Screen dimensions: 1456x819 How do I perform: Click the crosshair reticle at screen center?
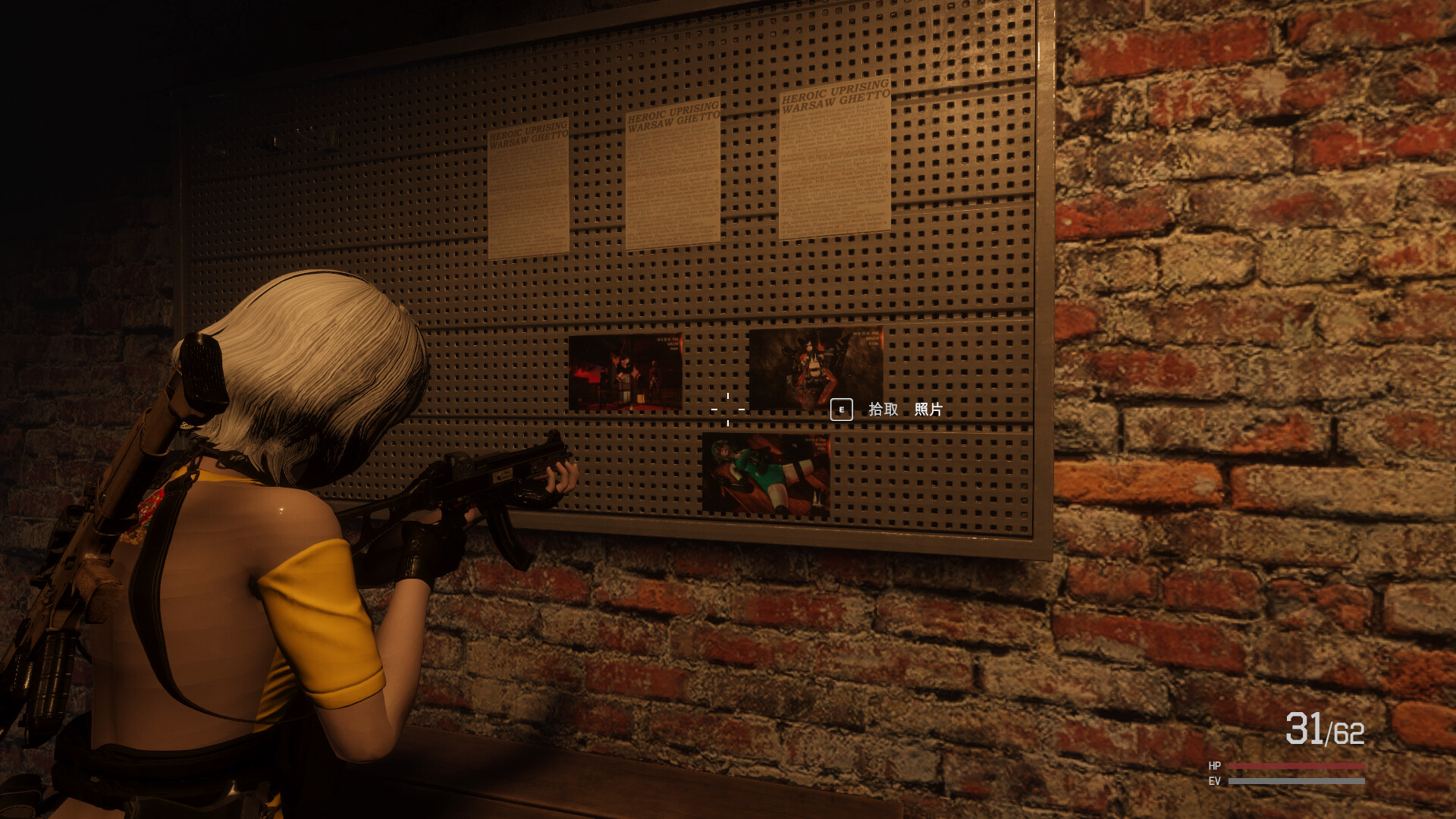tap(727, 409)
